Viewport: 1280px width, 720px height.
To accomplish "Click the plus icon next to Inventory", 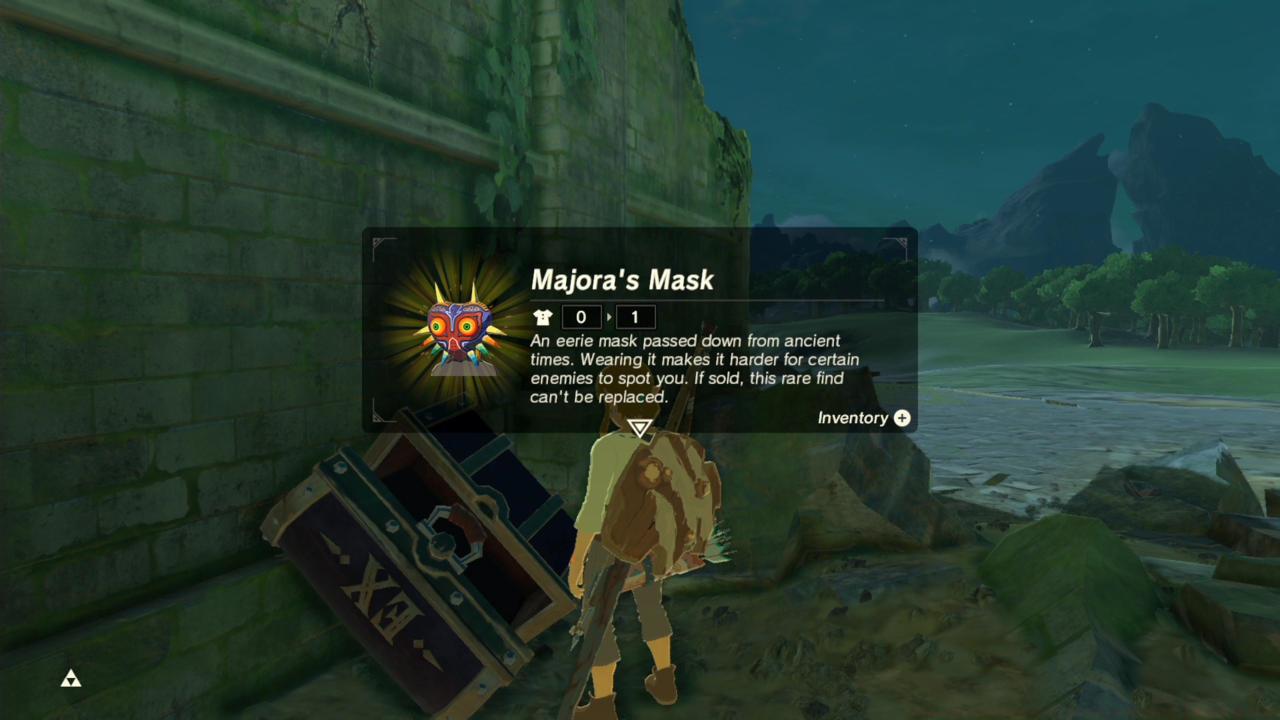I will coord(901,418).
